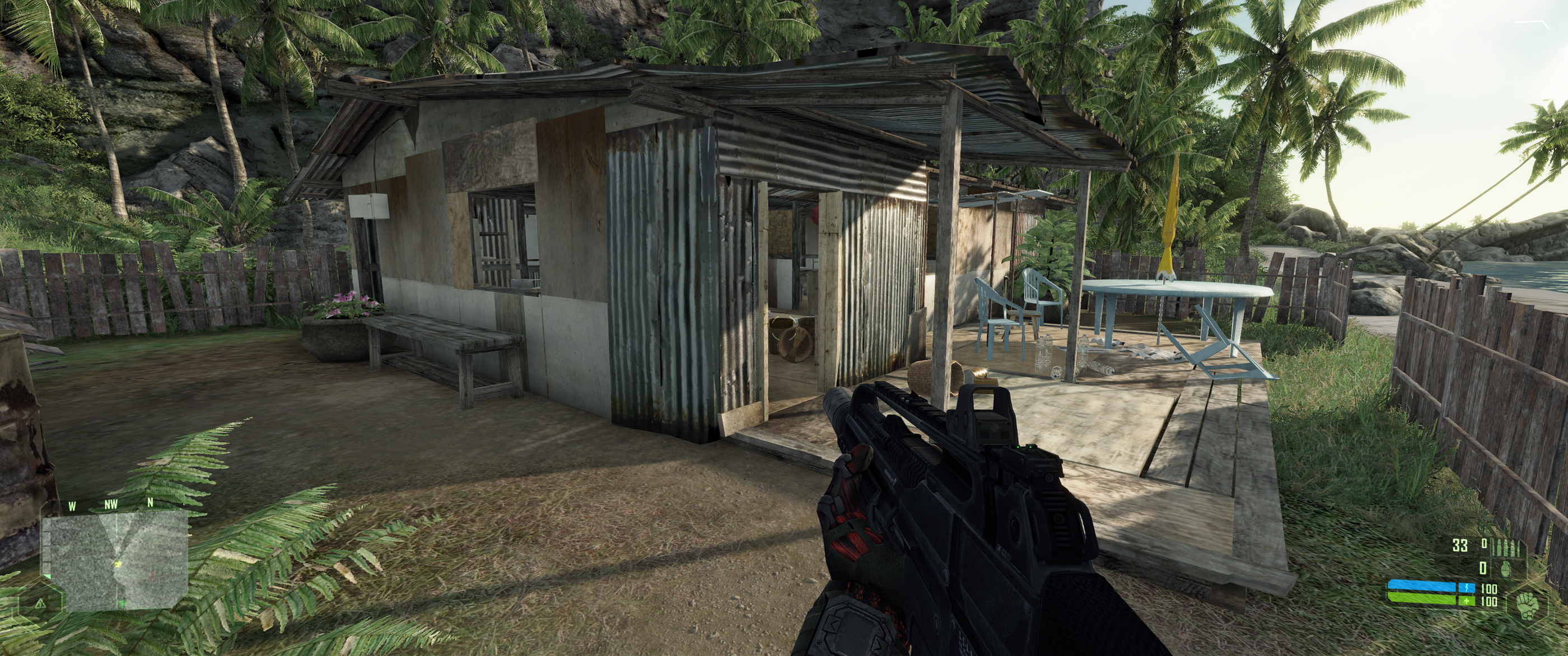
Task: Click the green plus health icon
Action: click(1466, 602)
